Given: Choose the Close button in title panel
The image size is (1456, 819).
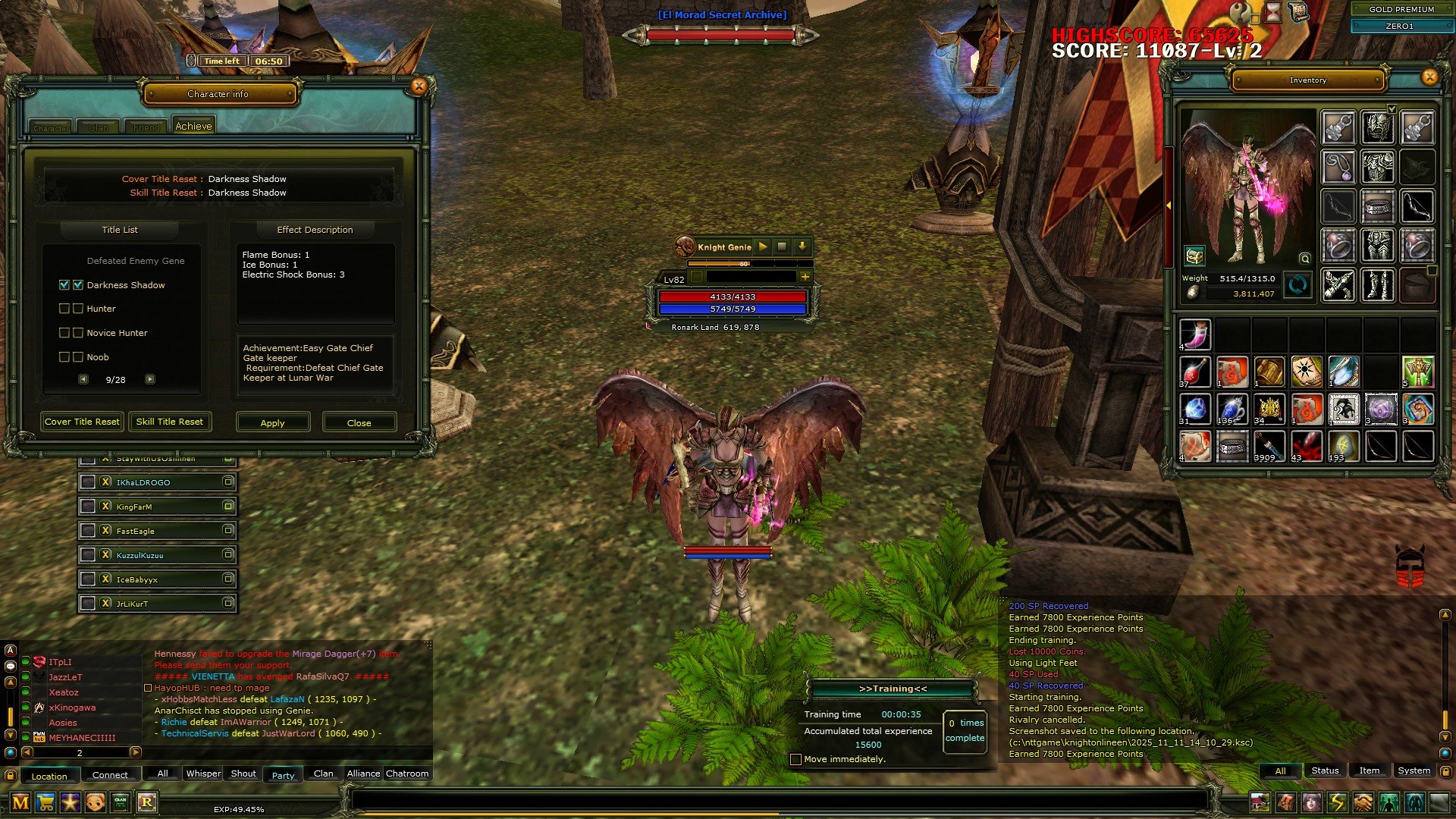Looking at the screenshot, I should (359, 422).
